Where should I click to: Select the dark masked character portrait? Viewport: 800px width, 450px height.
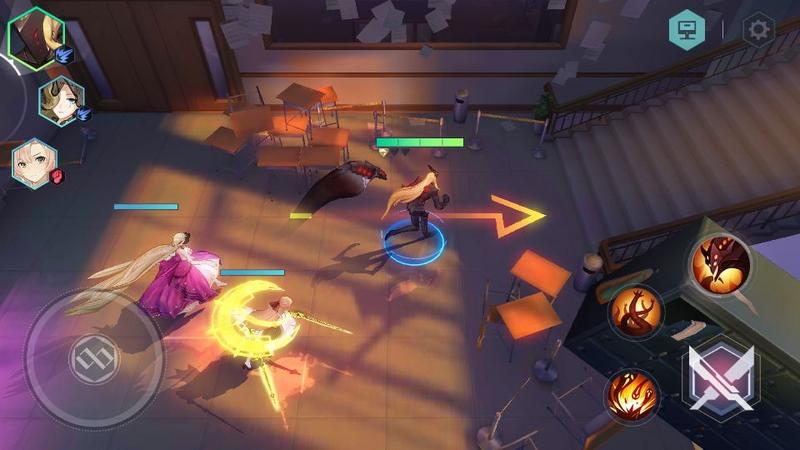(36, 37)
